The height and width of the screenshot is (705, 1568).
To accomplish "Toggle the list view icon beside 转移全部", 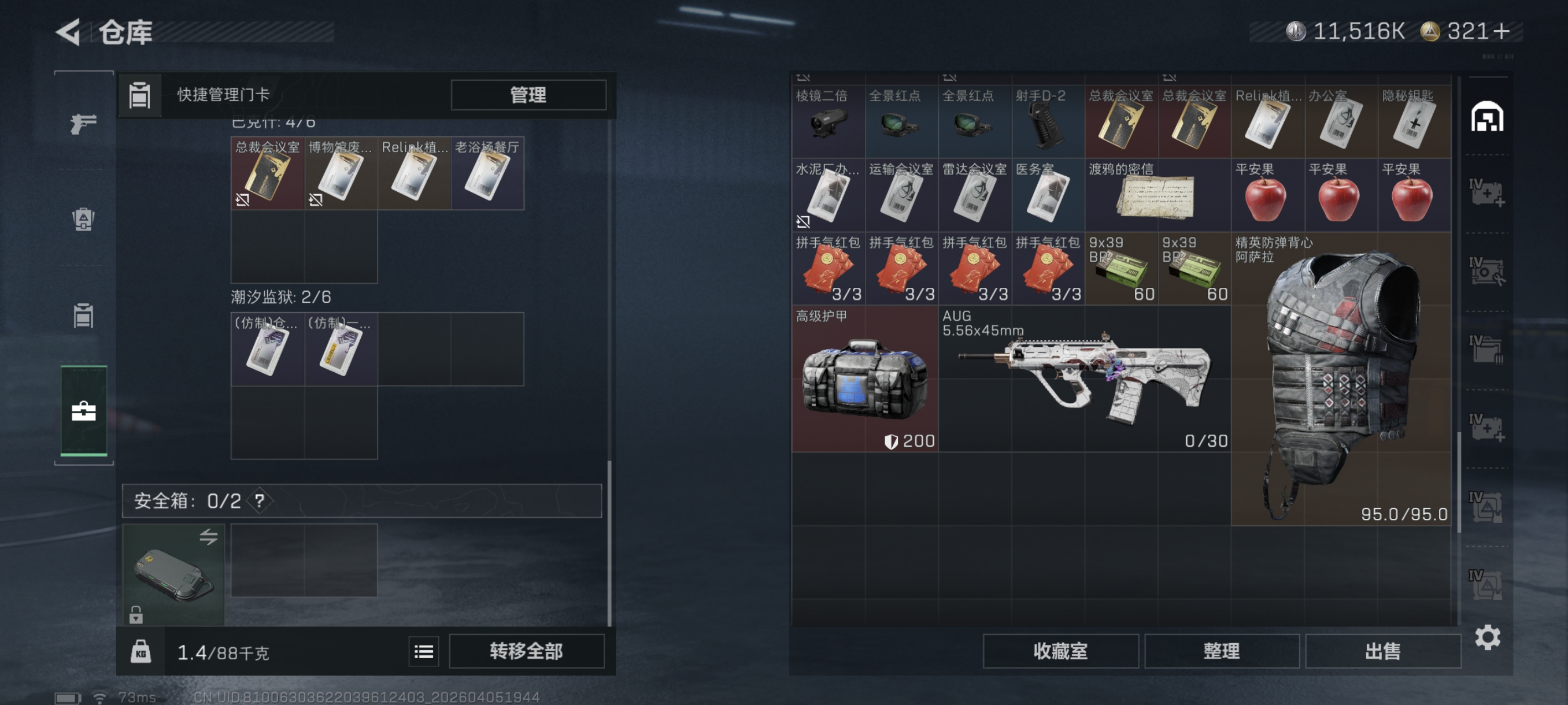I will coord(424,651).
